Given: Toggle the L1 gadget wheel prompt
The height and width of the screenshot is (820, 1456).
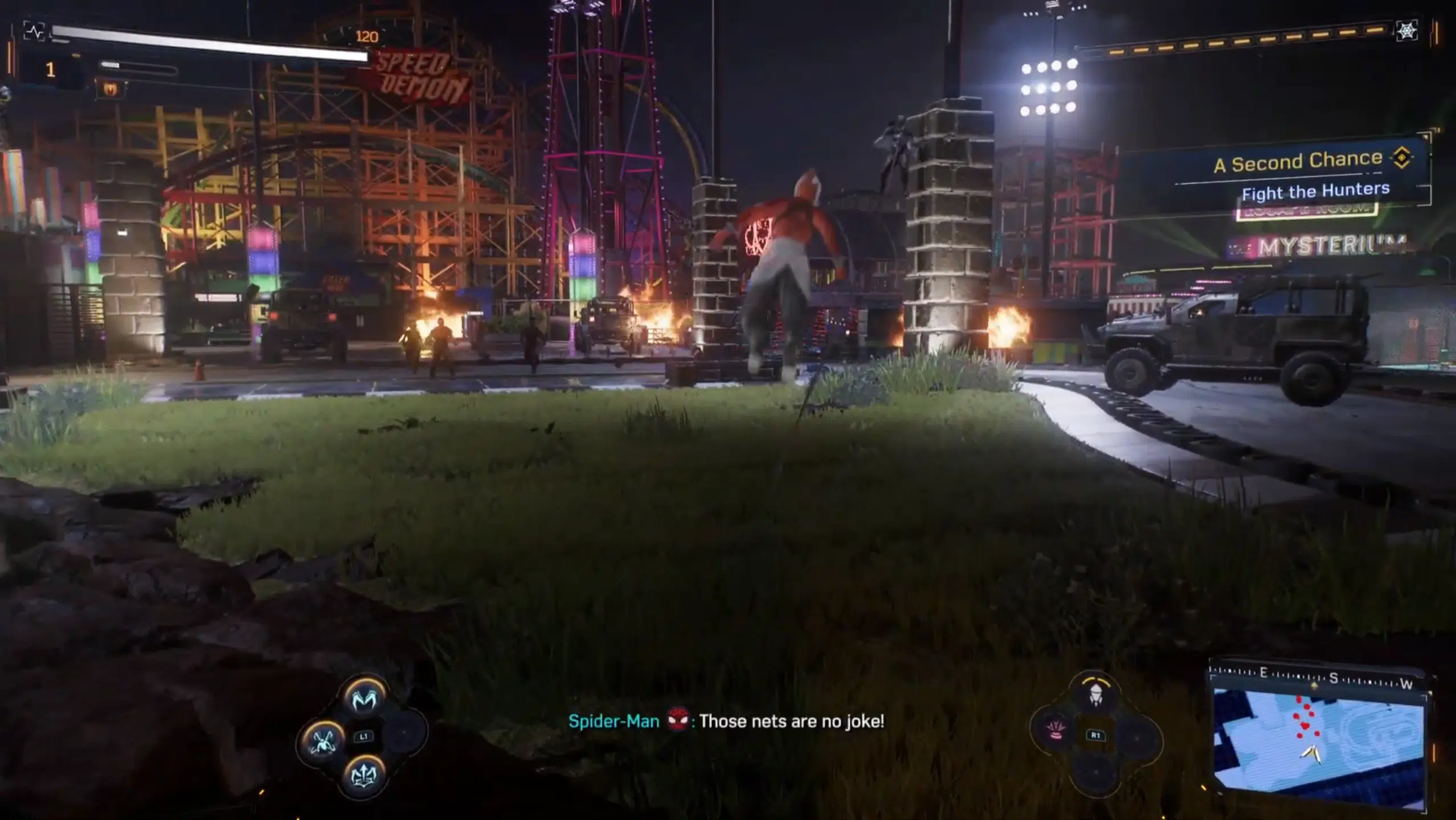Looking at the screenshot, I should pos(363,736).
